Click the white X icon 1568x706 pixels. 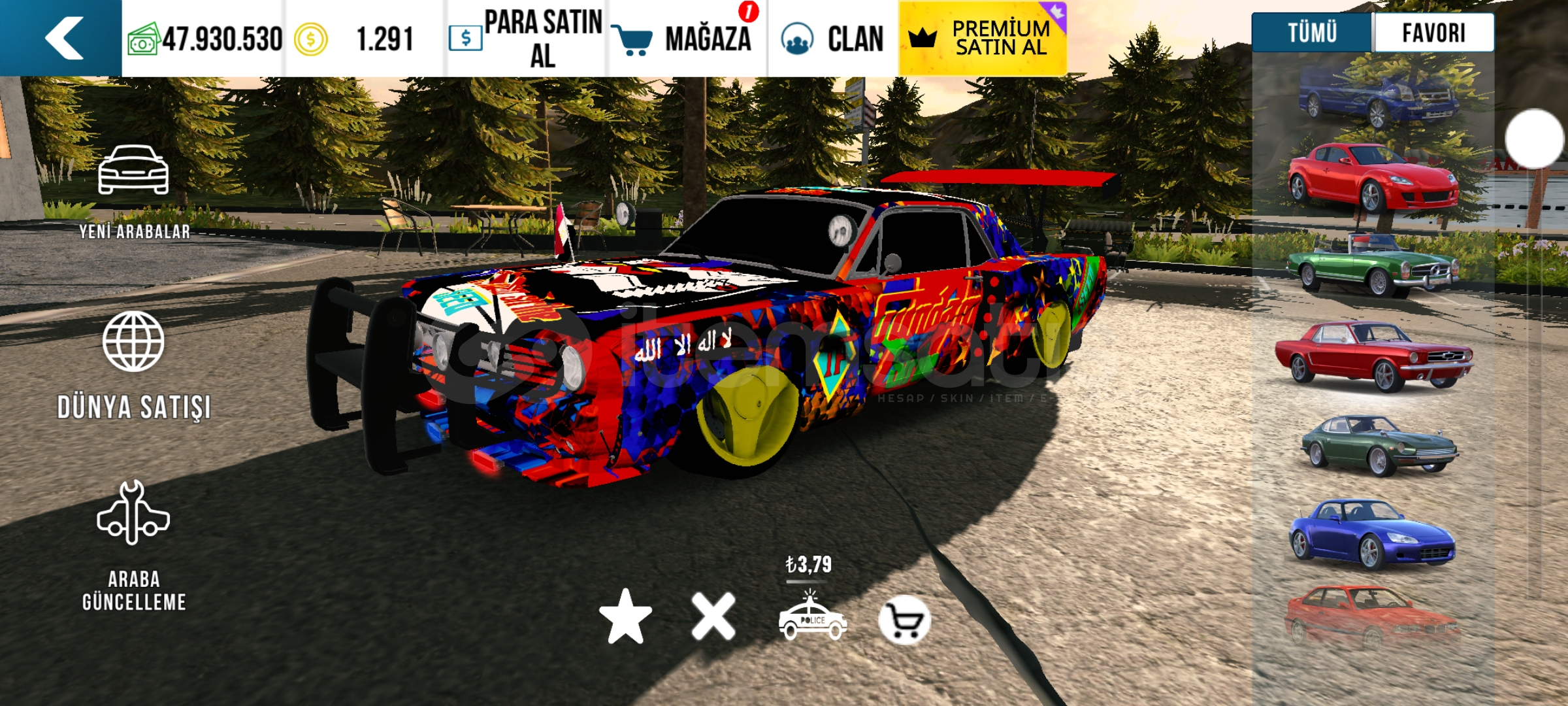[713, 616]
